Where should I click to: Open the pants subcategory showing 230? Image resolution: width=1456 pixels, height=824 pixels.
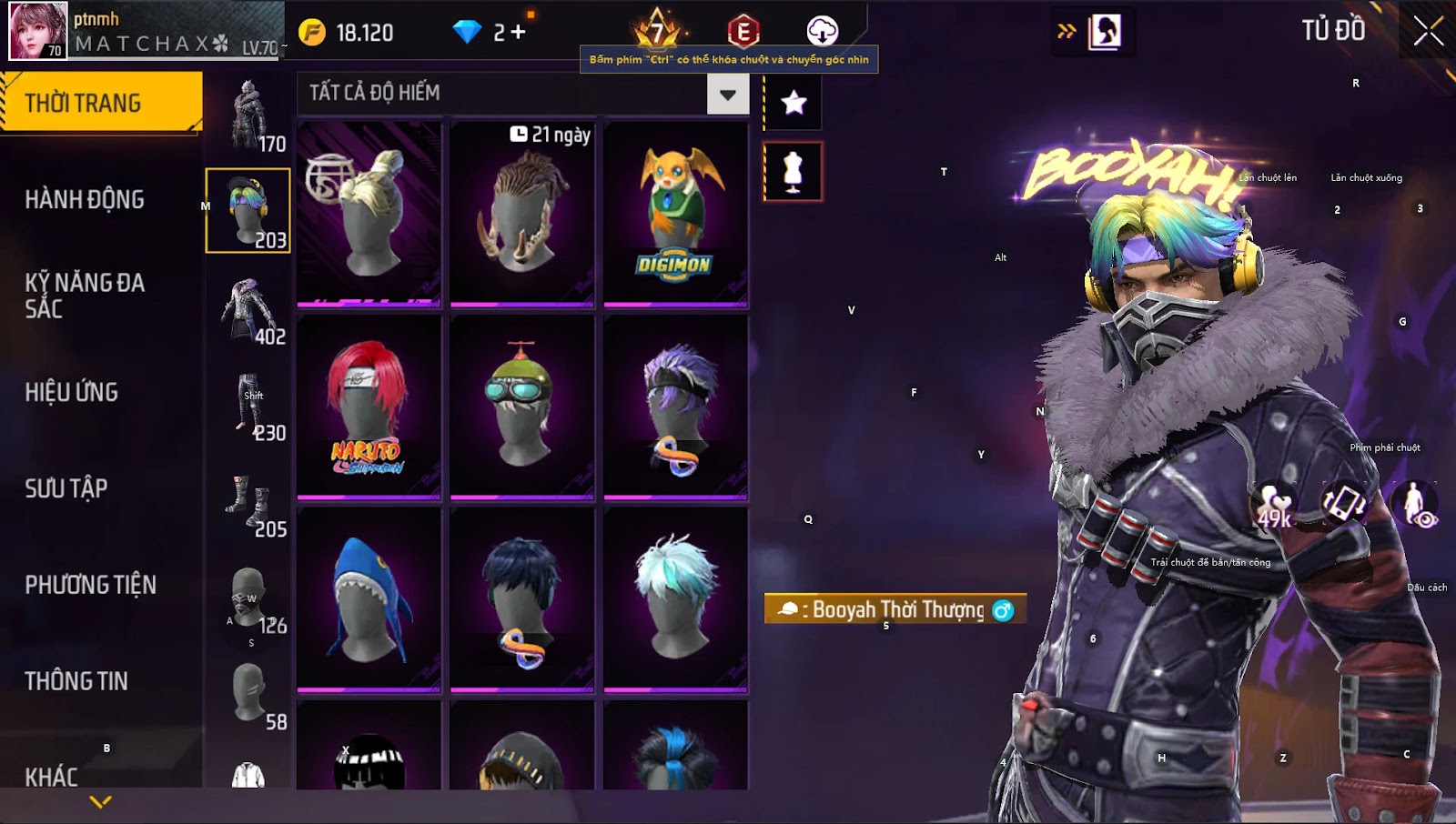point(248,407)
